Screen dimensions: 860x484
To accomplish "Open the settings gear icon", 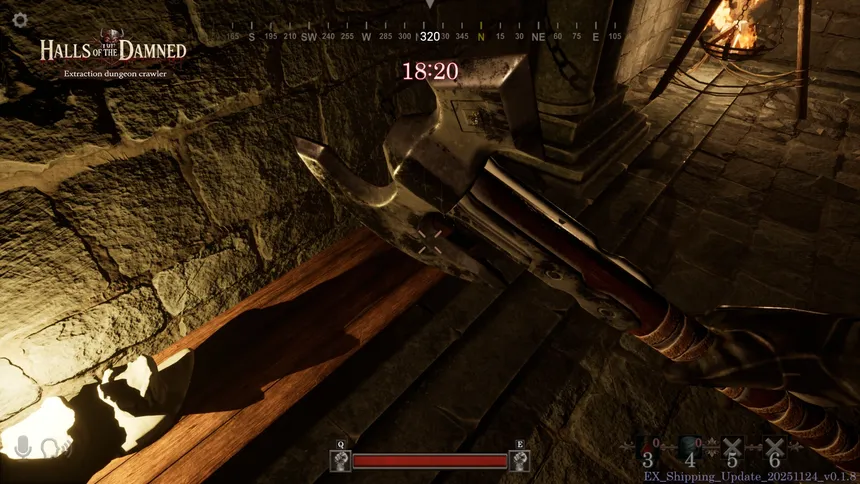I will [x=19, y=20].
